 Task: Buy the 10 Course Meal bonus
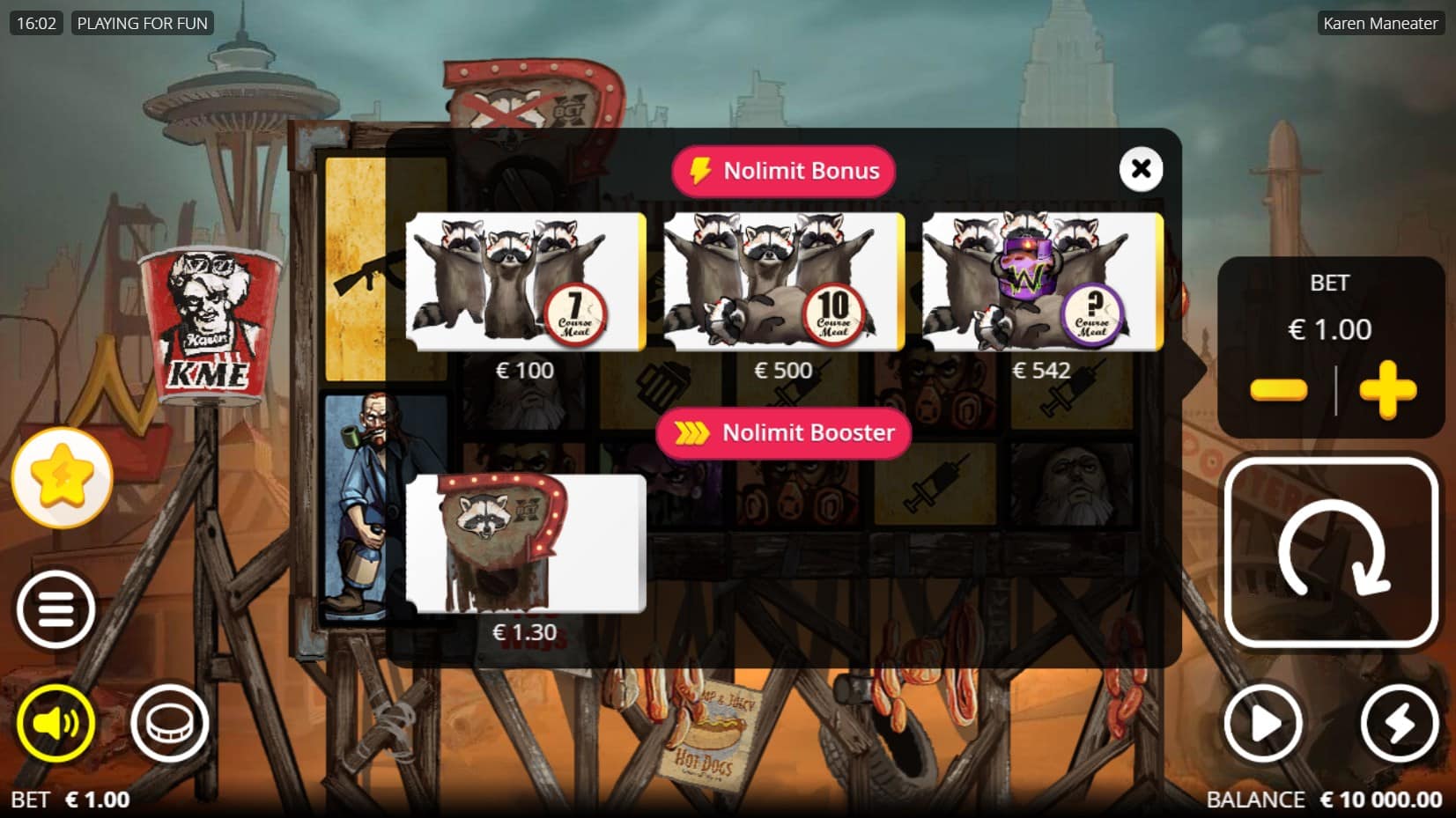pyautogui.click(x=783, y=282)
